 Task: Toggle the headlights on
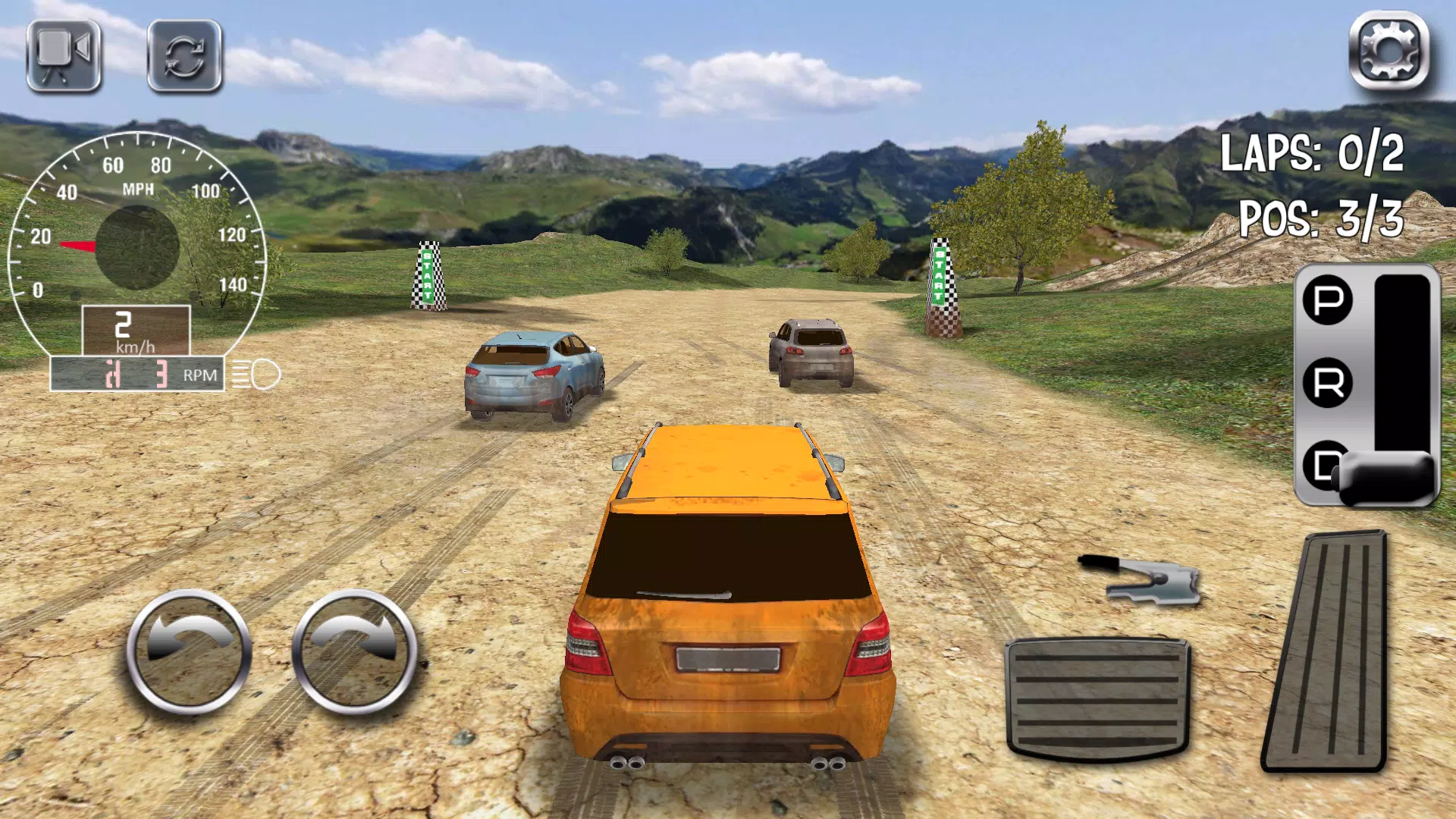point(258,374)
